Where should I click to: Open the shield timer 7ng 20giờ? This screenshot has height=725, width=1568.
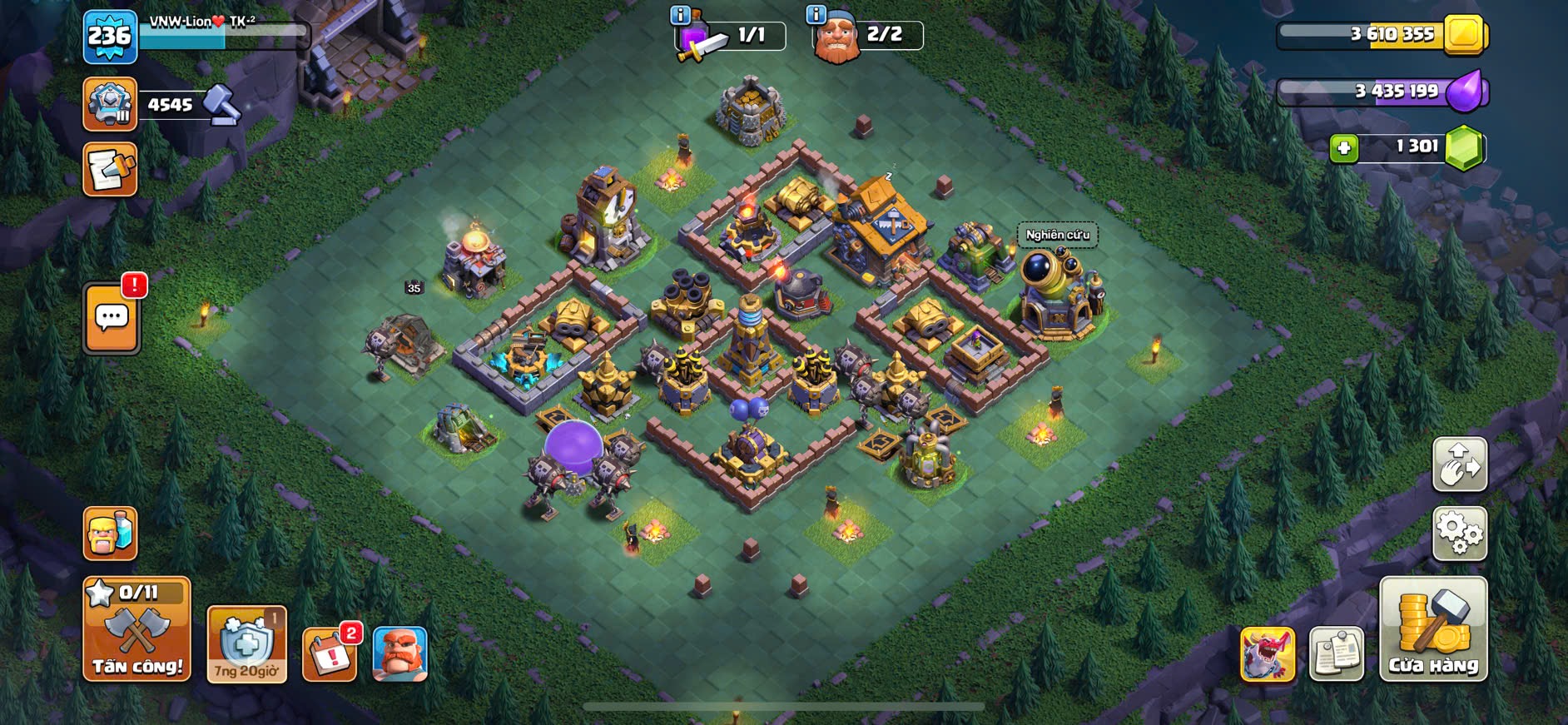(246, 644)
